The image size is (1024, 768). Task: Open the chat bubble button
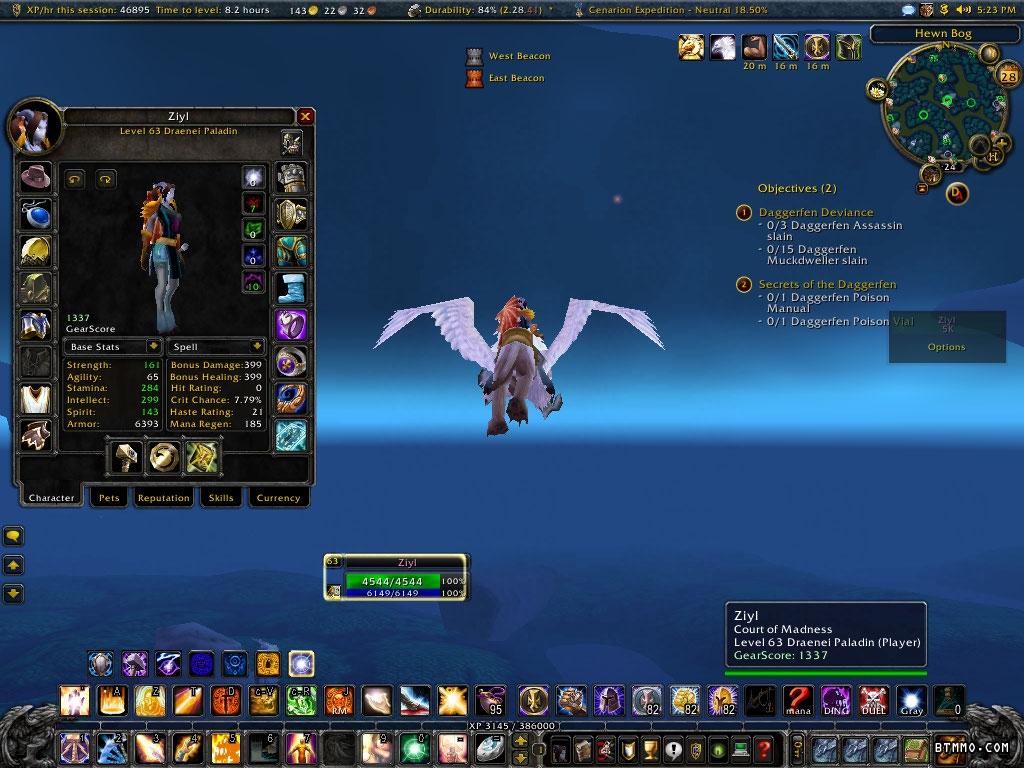[14, 536]
